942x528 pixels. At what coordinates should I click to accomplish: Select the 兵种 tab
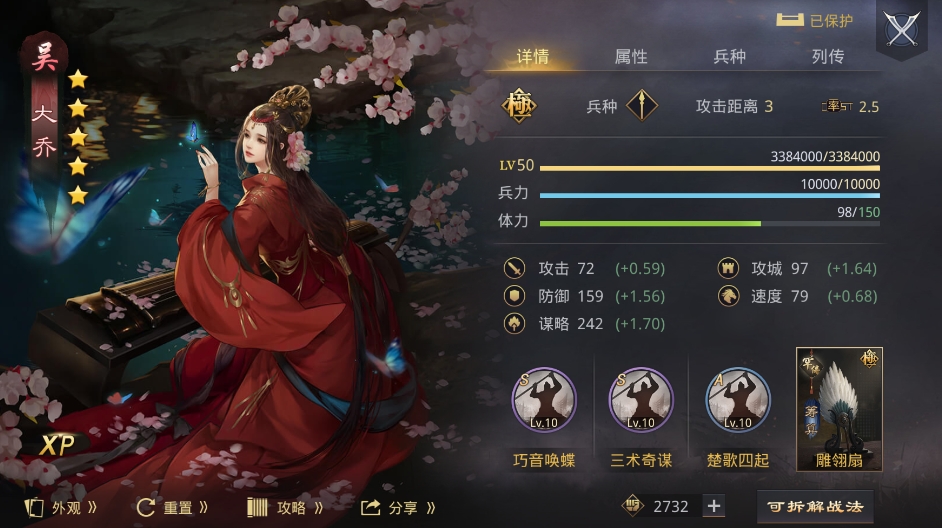730,57
